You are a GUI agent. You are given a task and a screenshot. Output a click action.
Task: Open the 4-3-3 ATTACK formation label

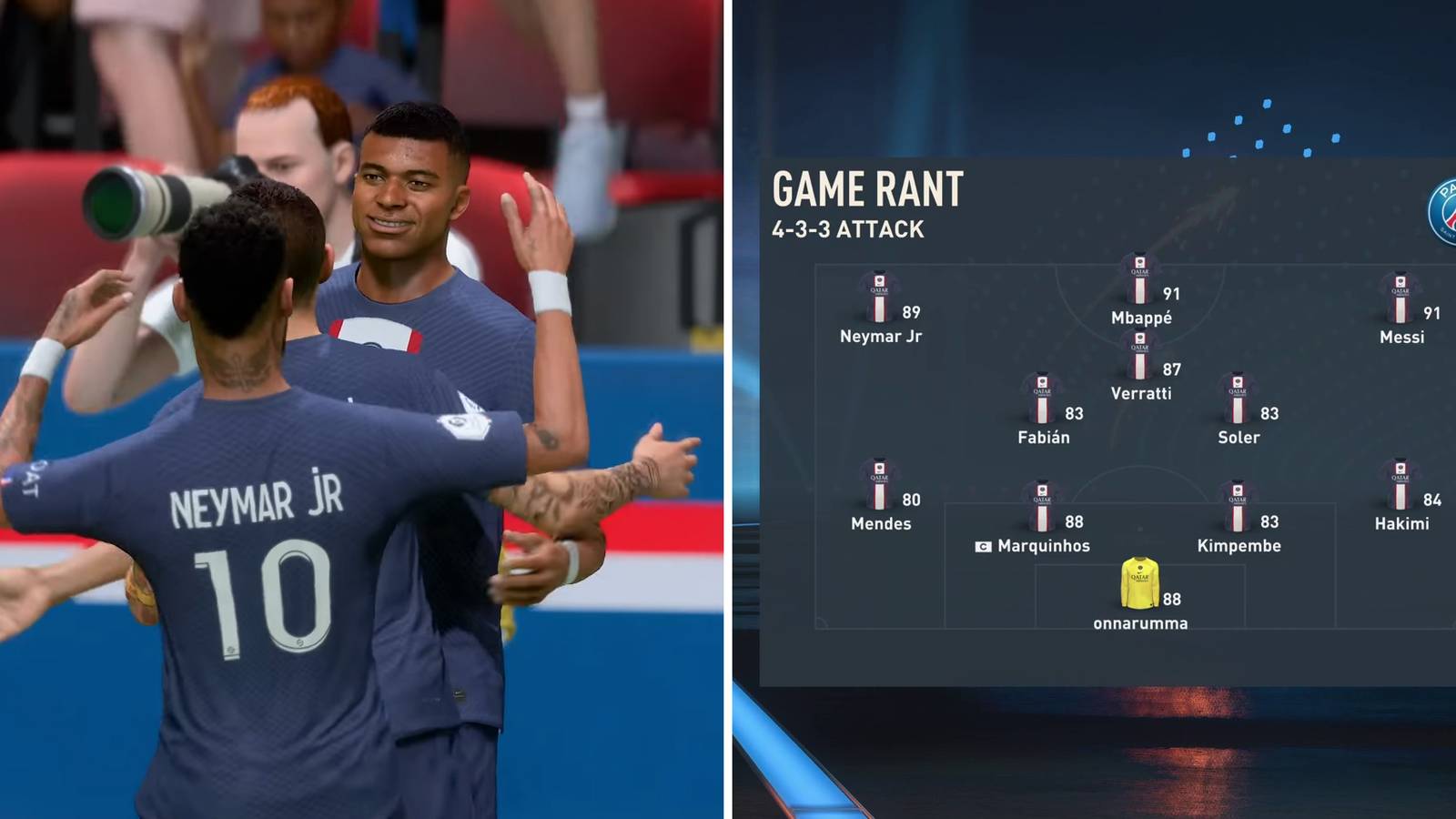tap(846, 229)
